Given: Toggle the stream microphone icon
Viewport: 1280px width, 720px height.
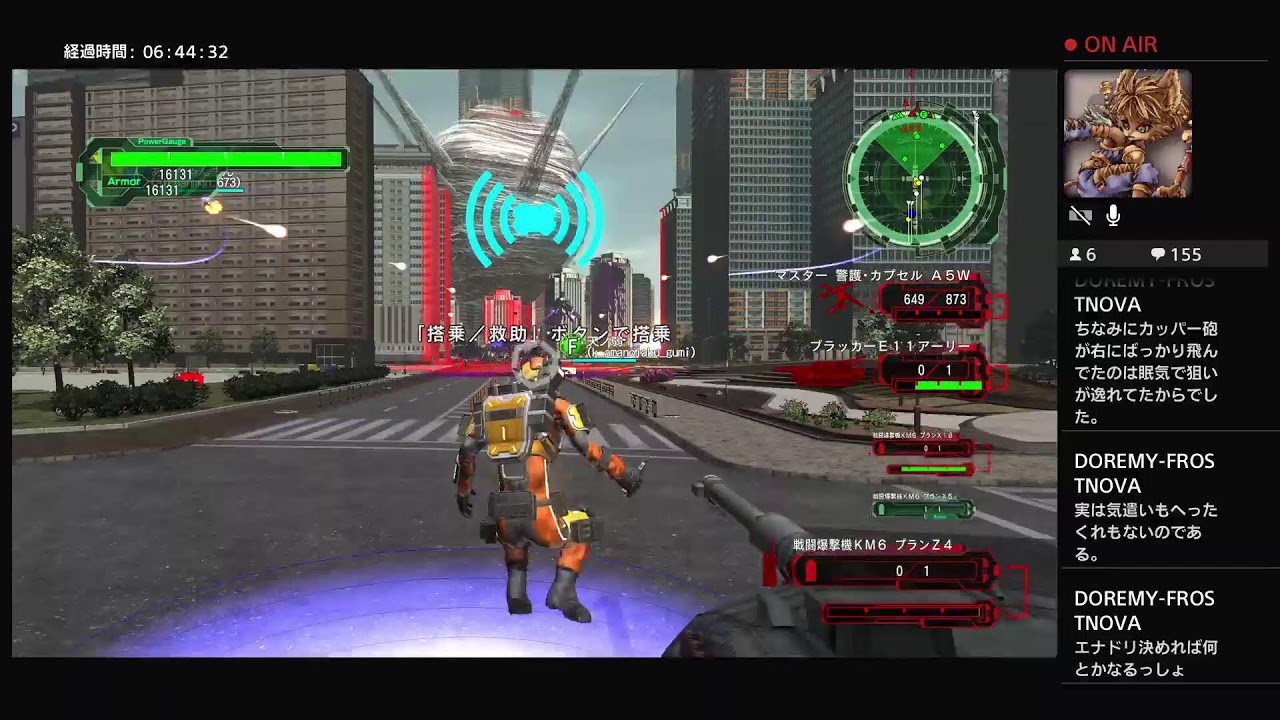Looking at the screenshot, I should 1113,215.
